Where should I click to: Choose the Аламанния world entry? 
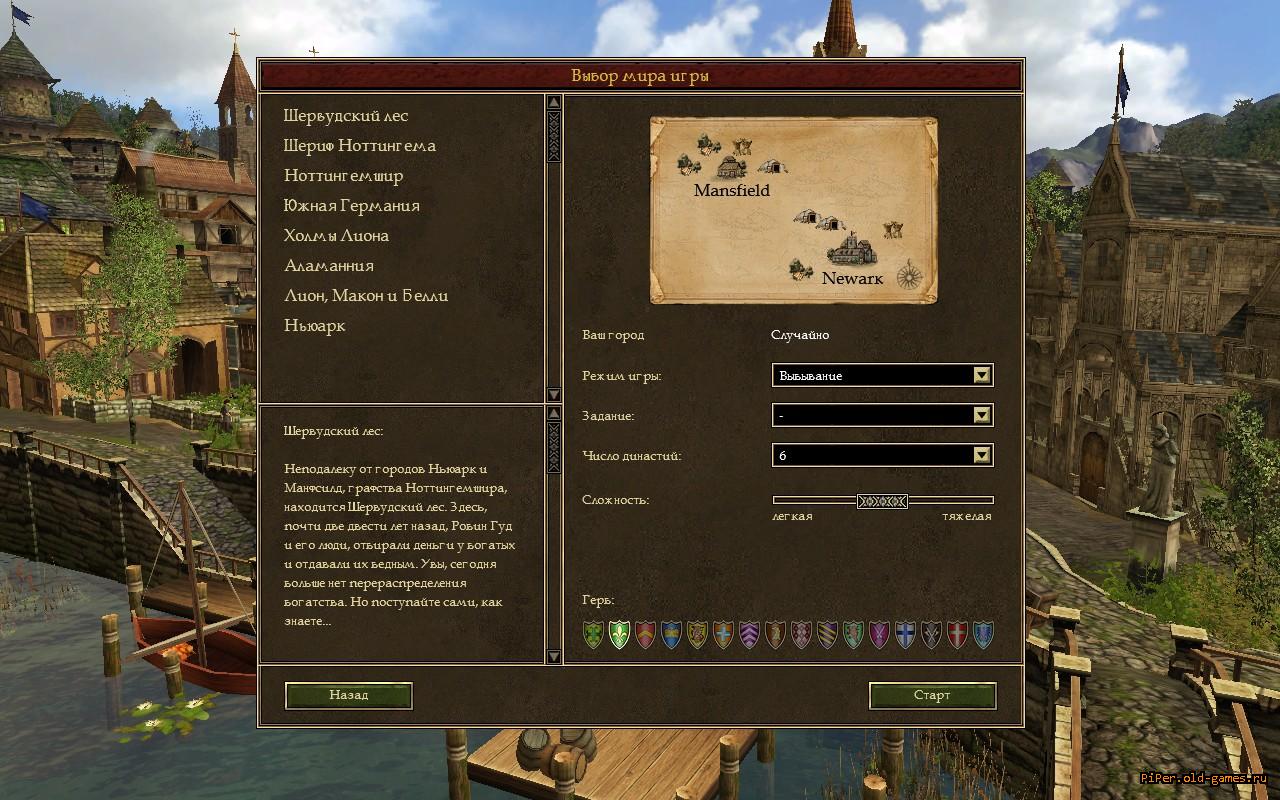click(328, 266)
